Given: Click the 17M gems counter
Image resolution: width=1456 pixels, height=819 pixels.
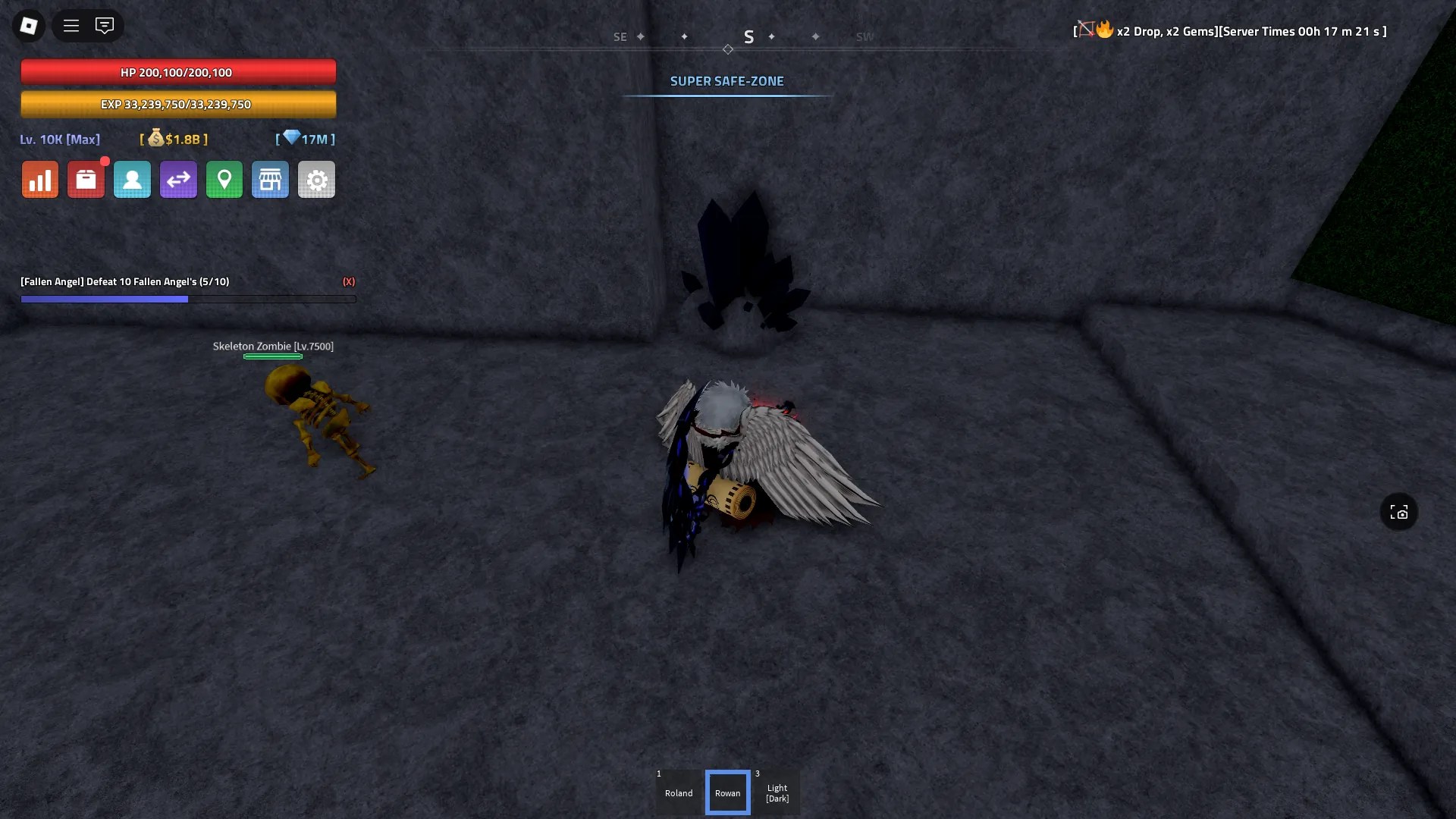Looking at the screenshot, I should pyautogui.click(x=306, y=139).
